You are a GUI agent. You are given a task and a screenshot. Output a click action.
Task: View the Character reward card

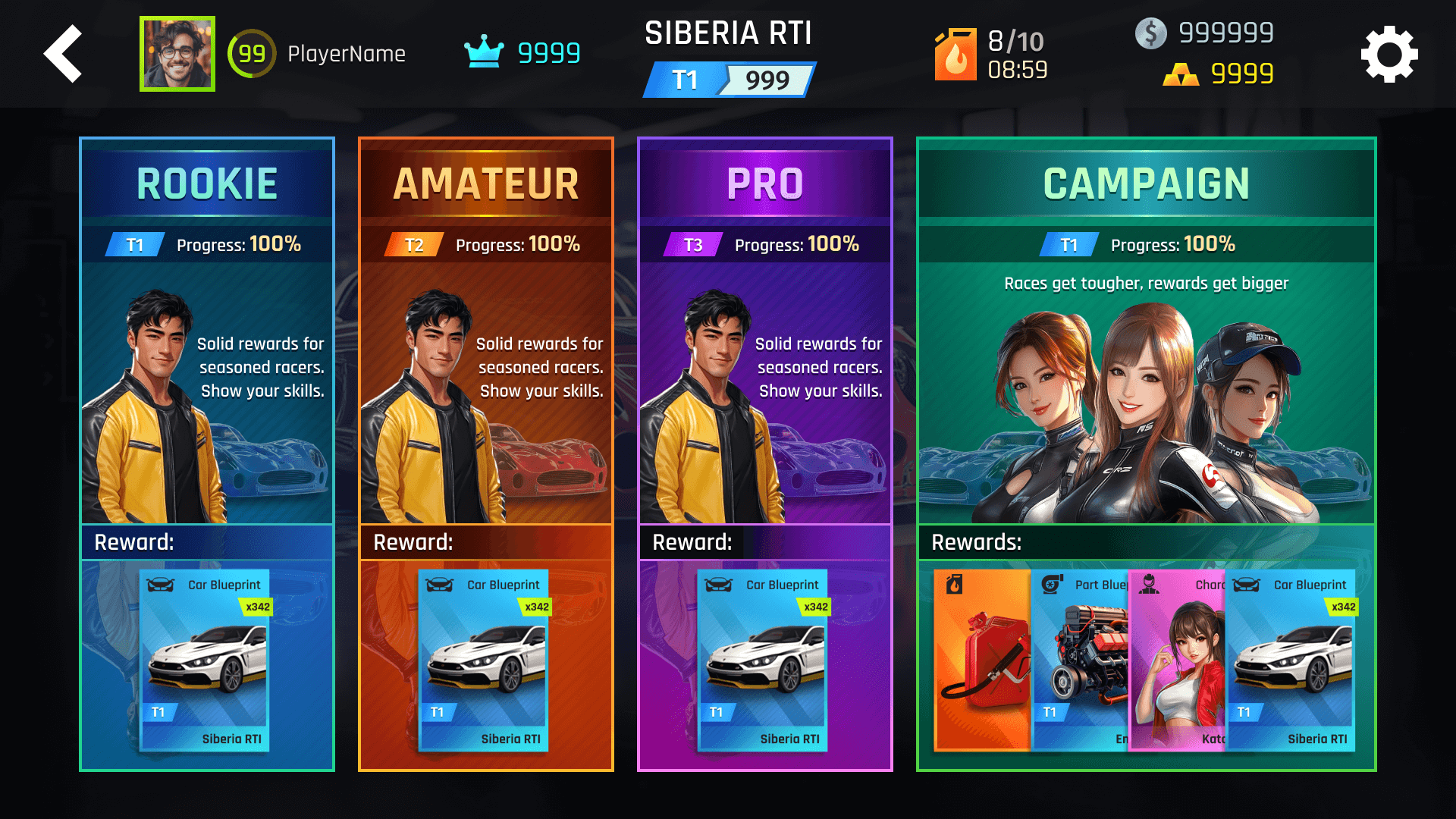(x=1177, y=660)
